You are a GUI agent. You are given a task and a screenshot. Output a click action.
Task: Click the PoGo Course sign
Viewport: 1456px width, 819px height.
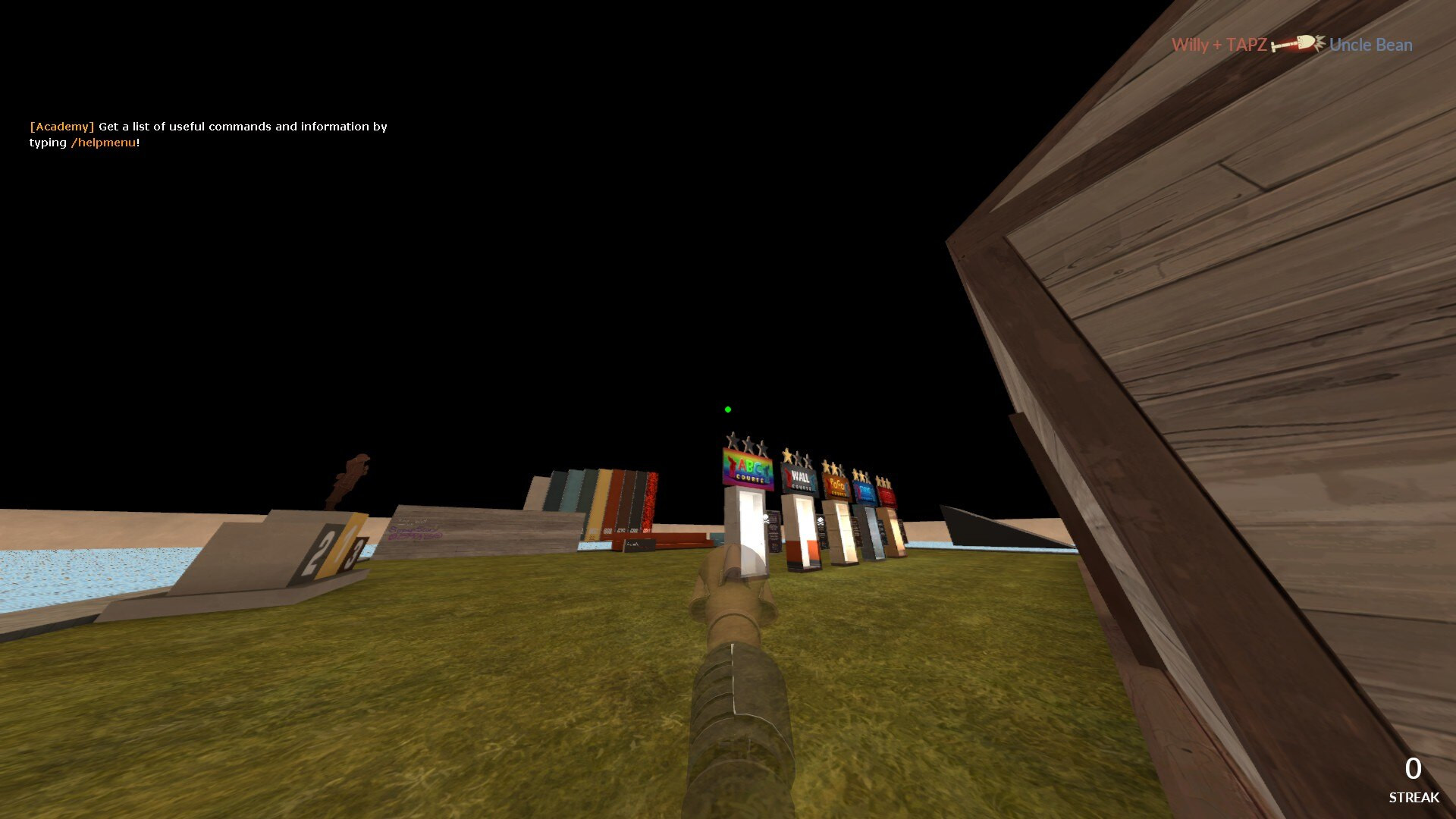click(x=836, y=486)
